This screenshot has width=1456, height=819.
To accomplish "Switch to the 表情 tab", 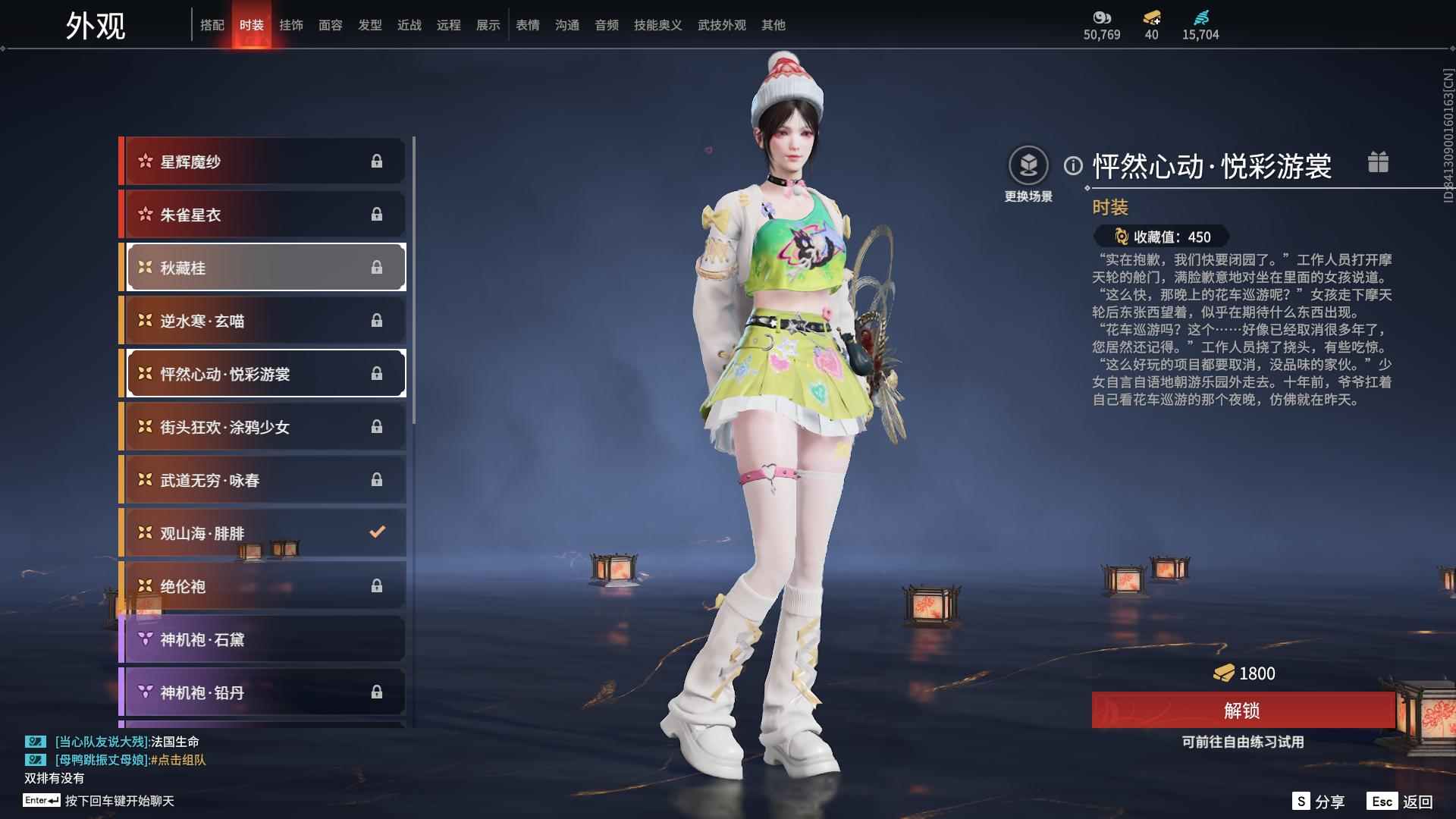I will [527, 24].
